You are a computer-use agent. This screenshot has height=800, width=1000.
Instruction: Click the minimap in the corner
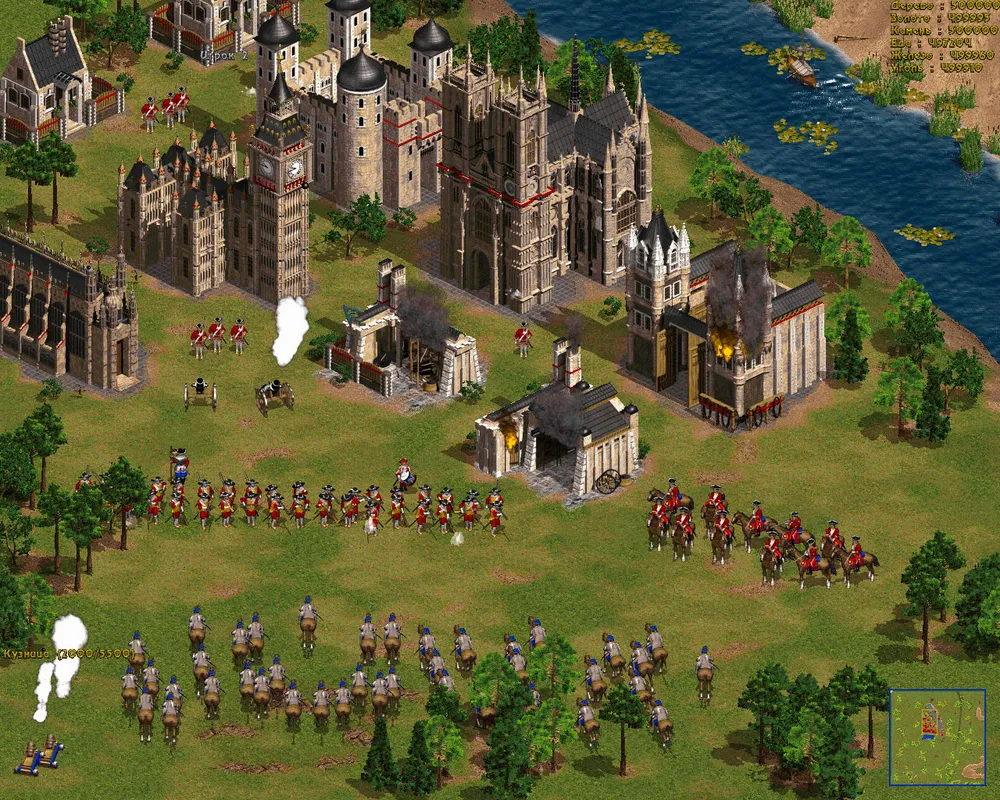pyautogui.click(x=937, y=736)
